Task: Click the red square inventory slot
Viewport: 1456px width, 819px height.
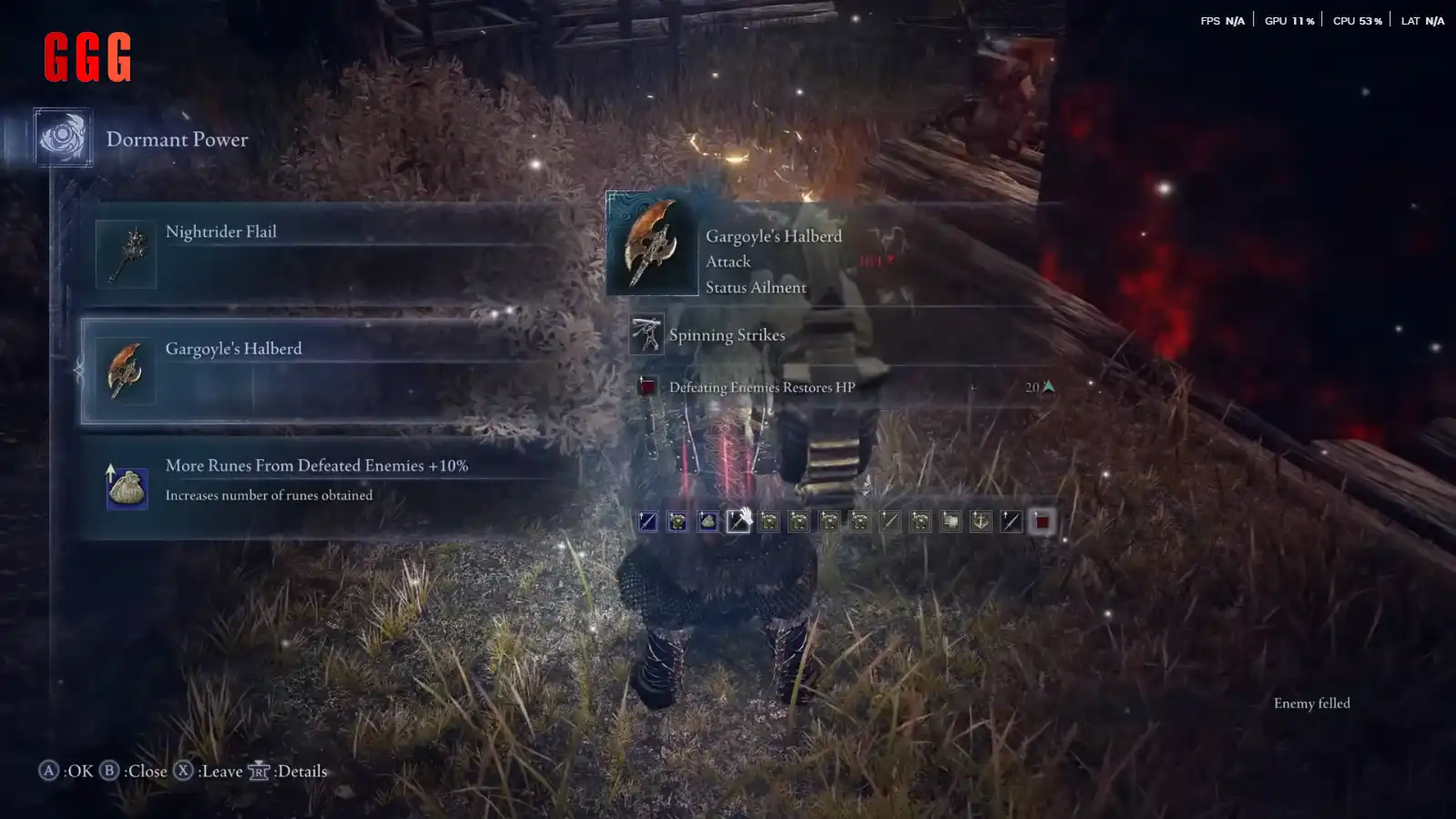Action: (1042, 522)
